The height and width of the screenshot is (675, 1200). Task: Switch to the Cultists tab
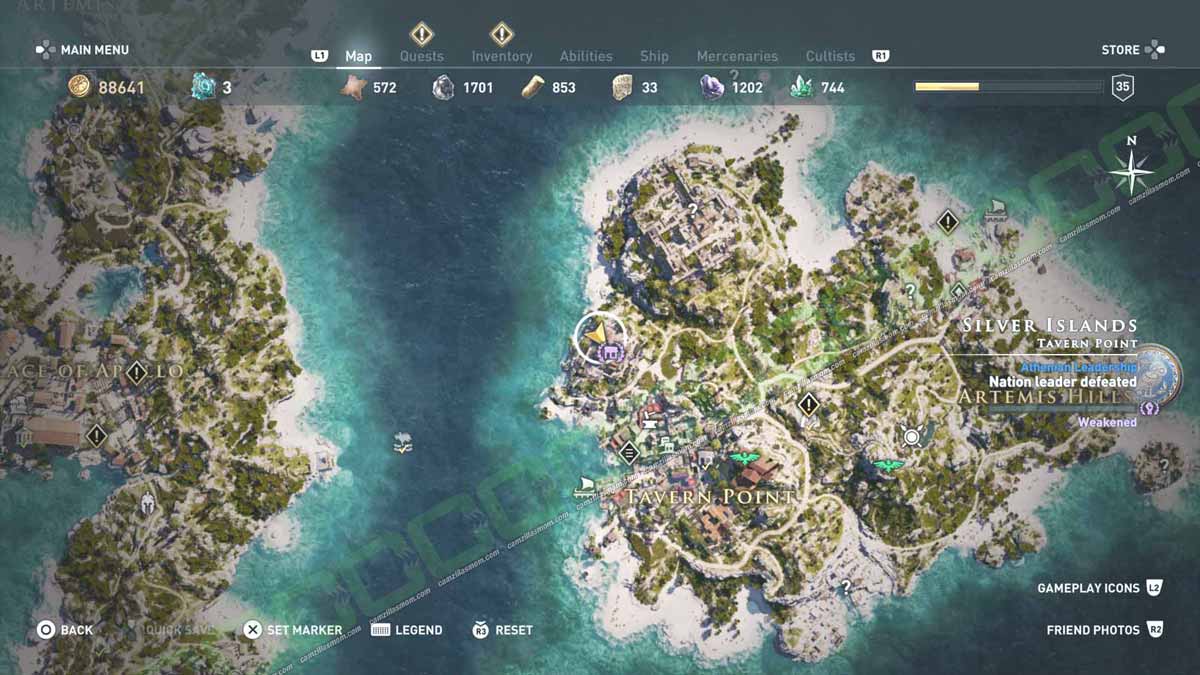pyautogui.click(x=830, y=56)
